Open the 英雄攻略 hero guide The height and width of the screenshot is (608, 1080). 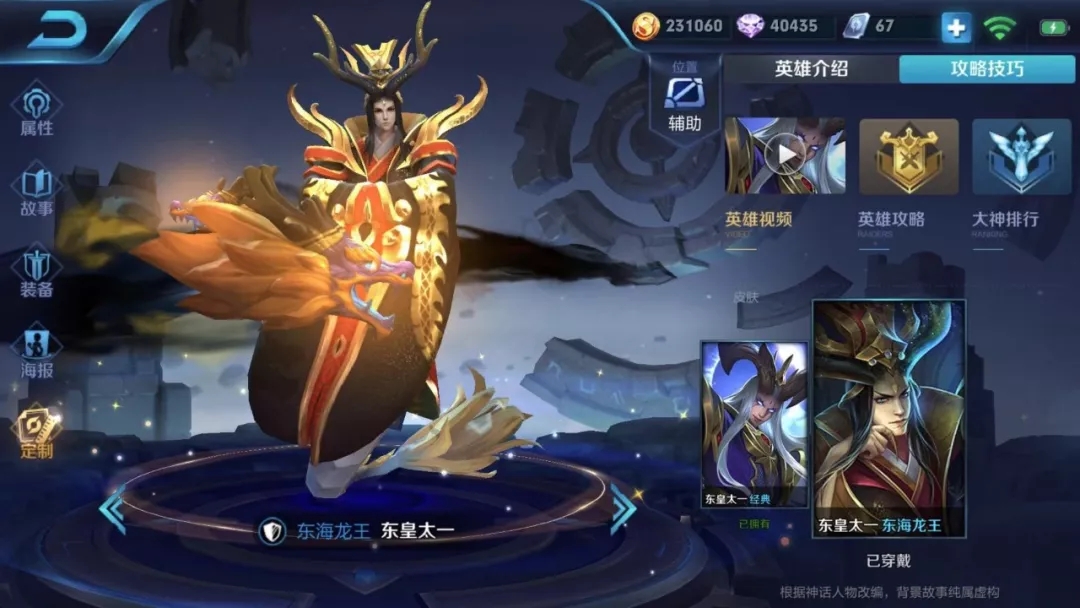908,158
